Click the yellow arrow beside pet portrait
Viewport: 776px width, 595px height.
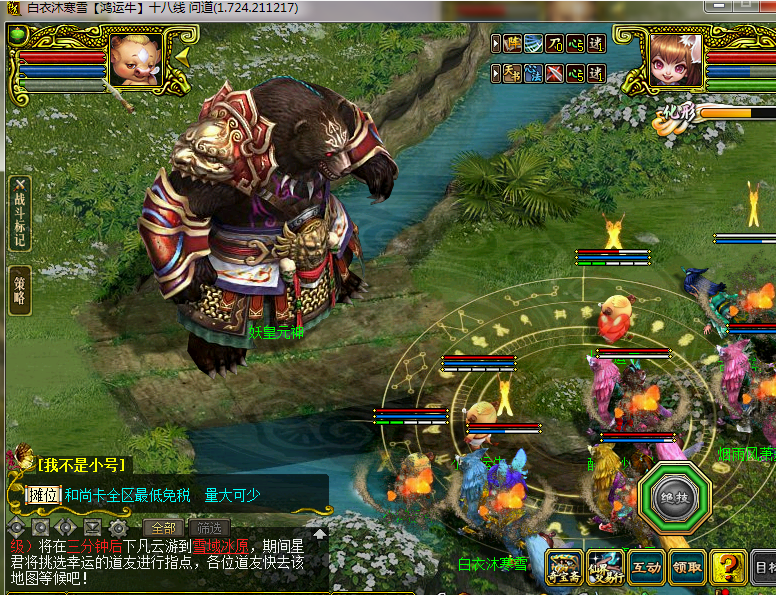tap(183, 58)
